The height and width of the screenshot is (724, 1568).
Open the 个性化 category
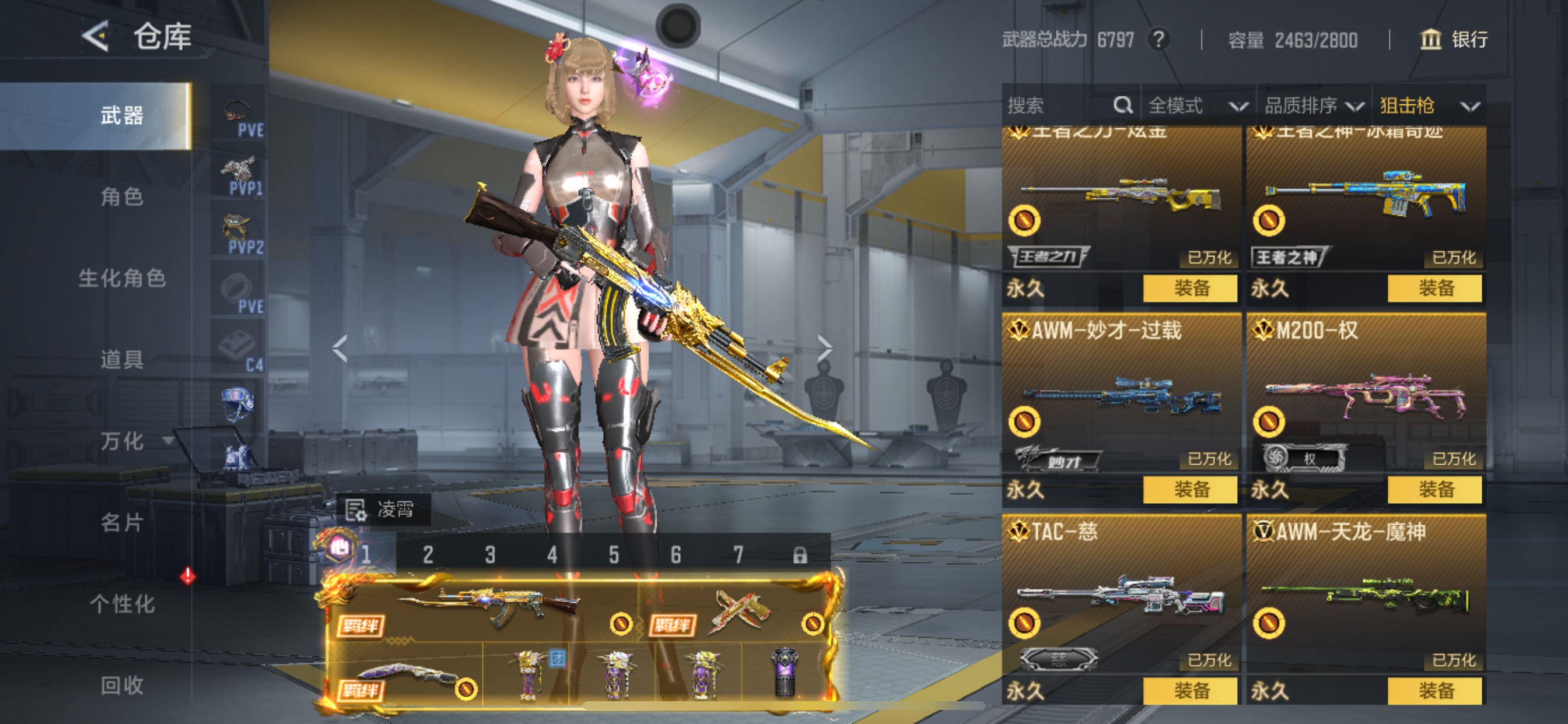tap(122, 604)
